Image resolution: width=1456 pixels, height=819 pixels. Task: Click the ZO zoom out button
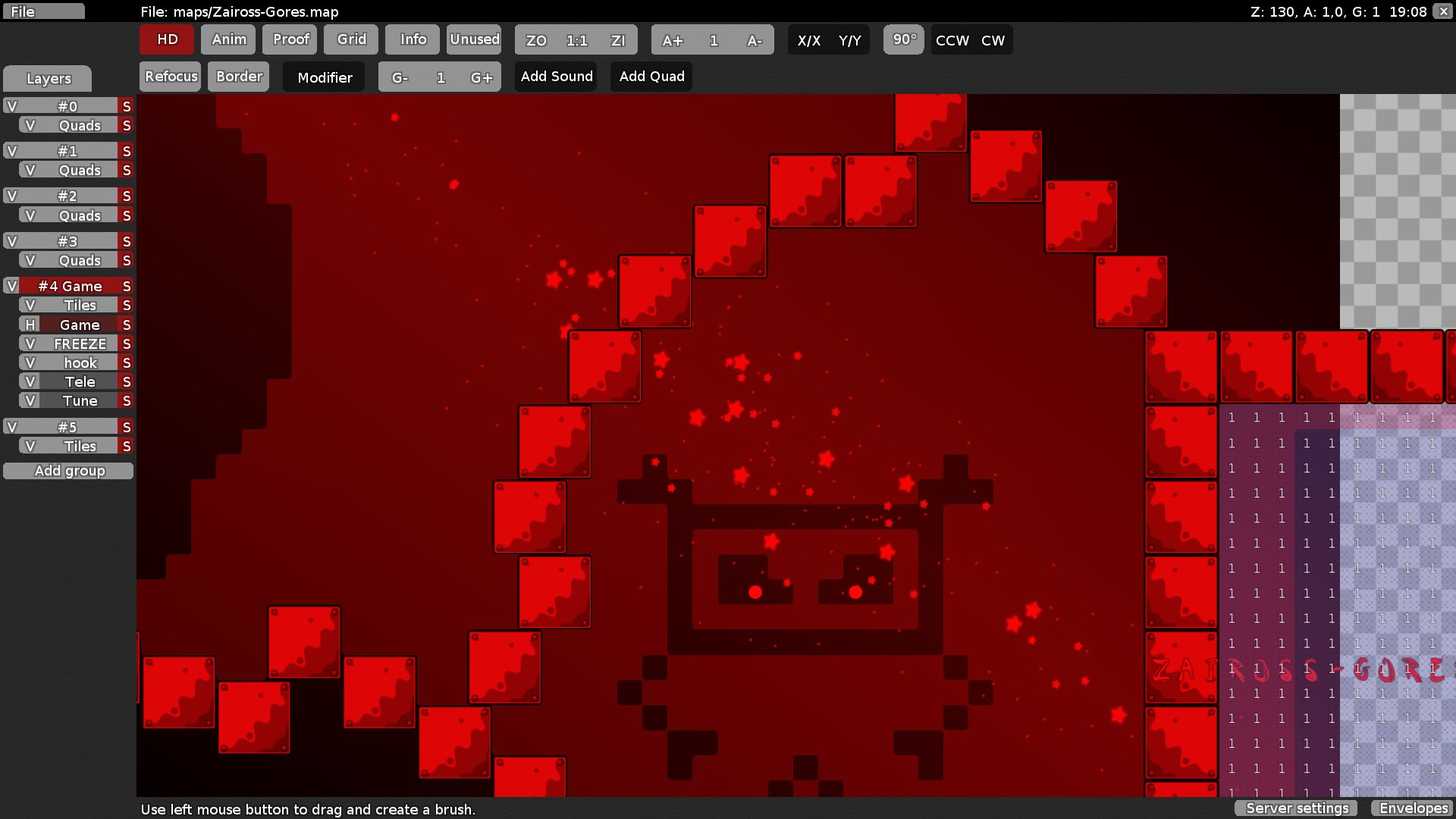coord(536,40)
